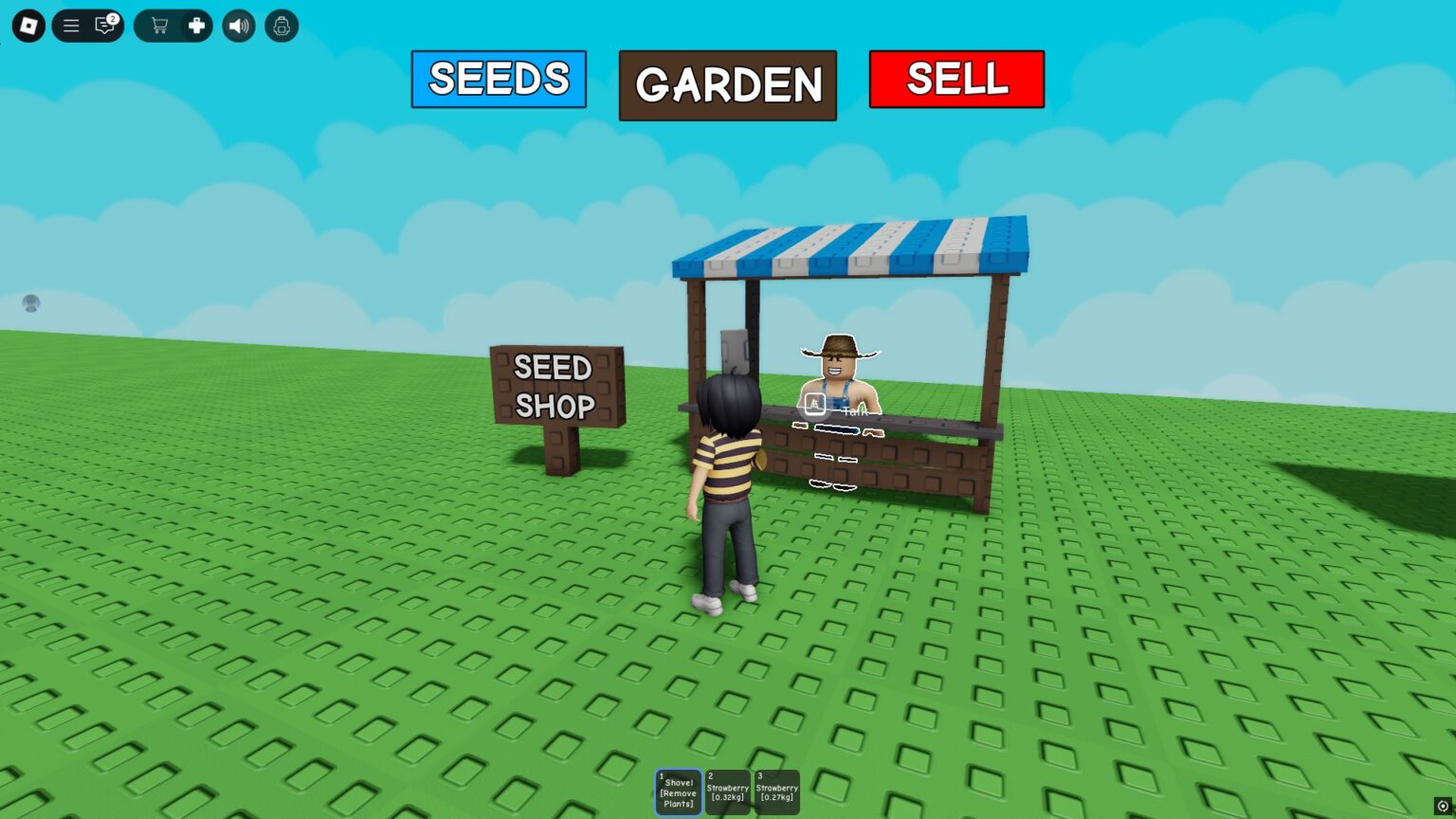Select the Shovel in hotbar slot 1

click(678, 792)
